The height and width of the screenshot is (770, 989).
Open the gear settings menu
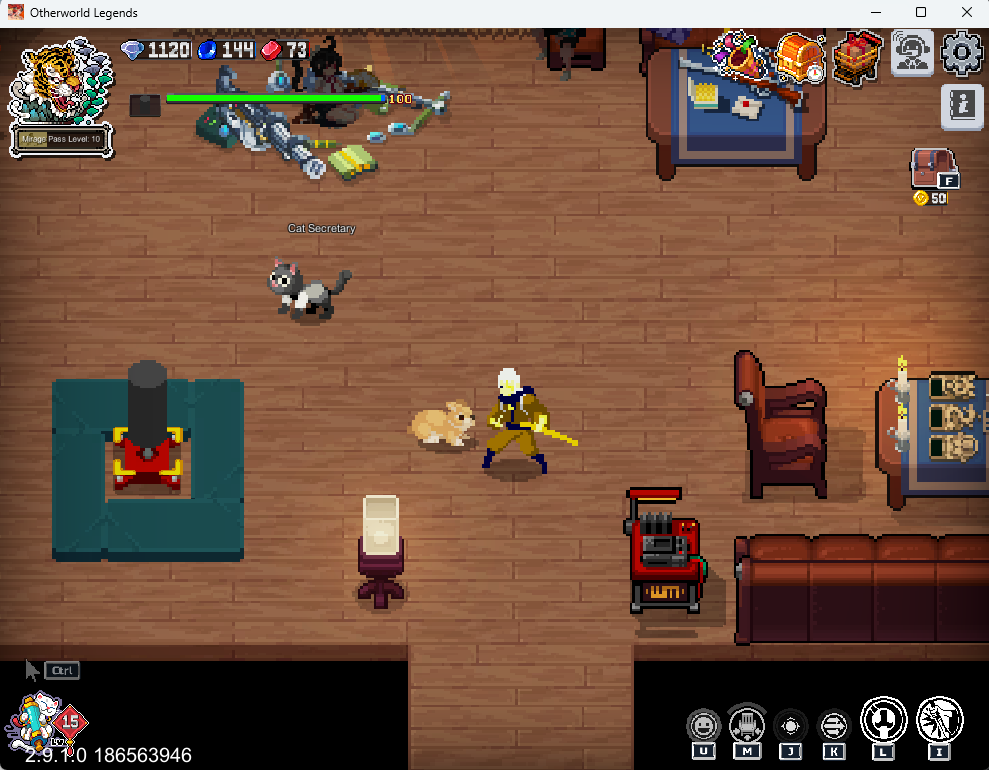[x=962, y=53]
